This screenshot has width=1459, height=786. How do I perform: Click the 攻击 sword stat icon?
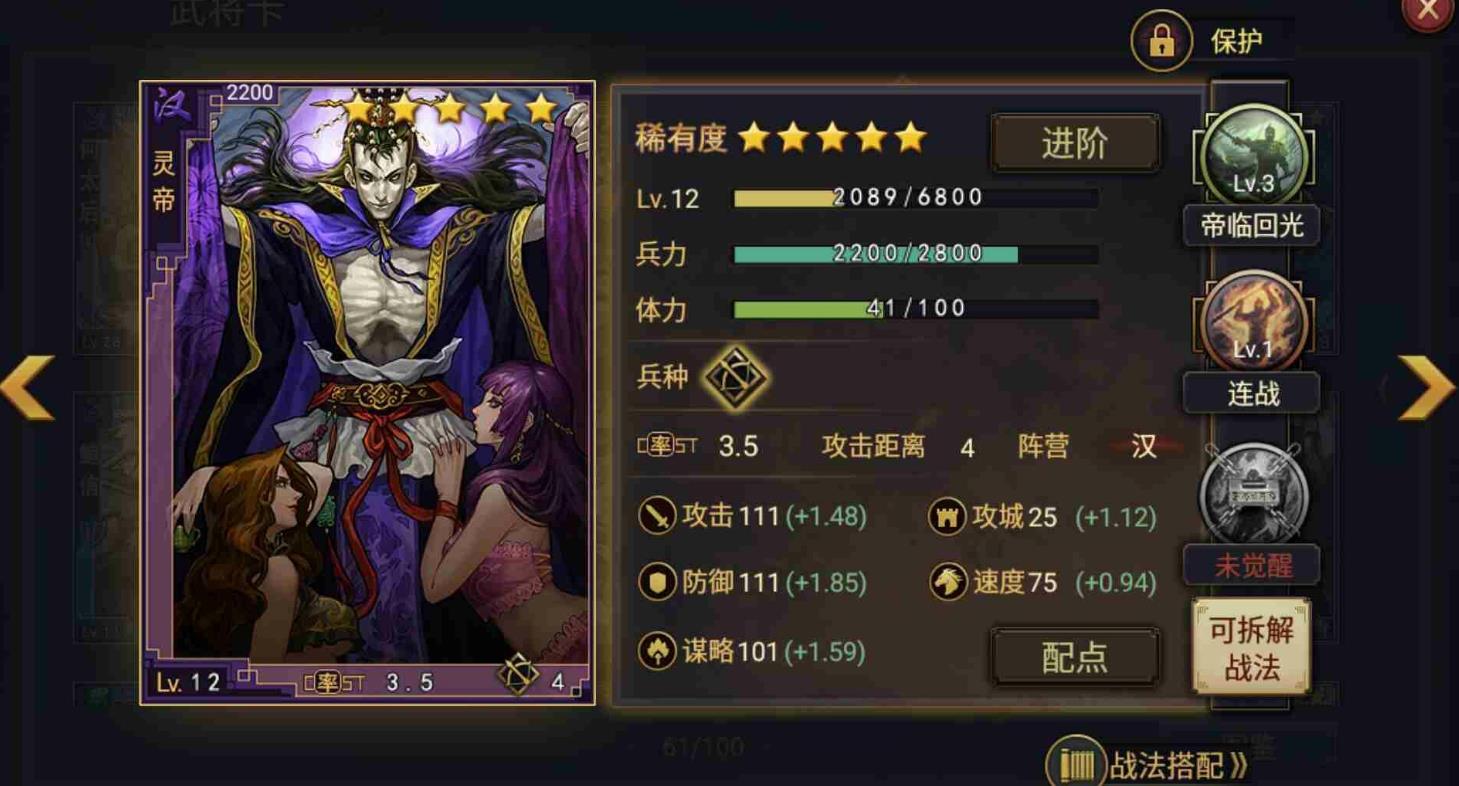coord(659,517)
